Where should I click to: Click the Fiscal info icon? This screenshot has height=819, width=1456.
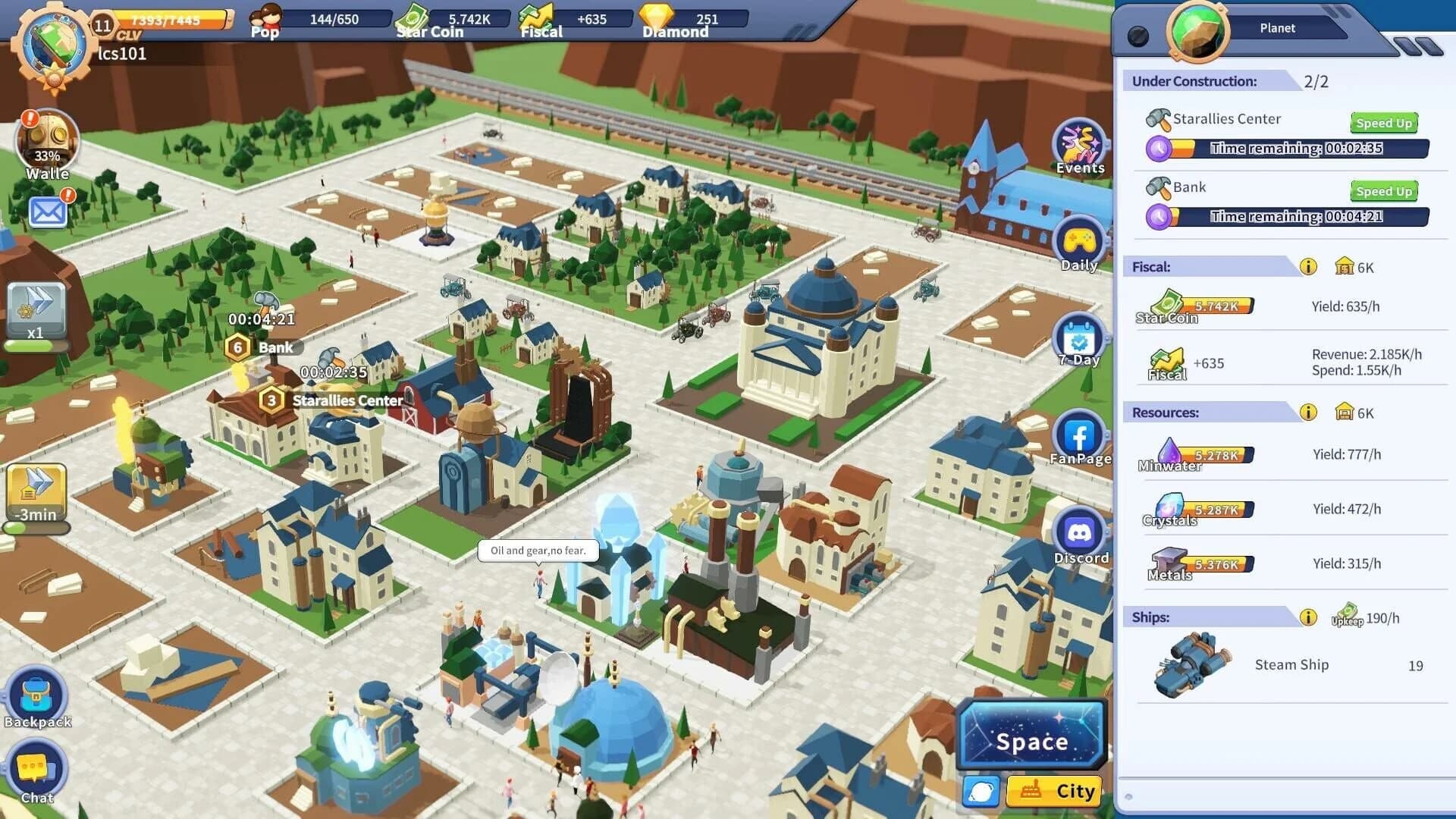(x=1308, y=265)
